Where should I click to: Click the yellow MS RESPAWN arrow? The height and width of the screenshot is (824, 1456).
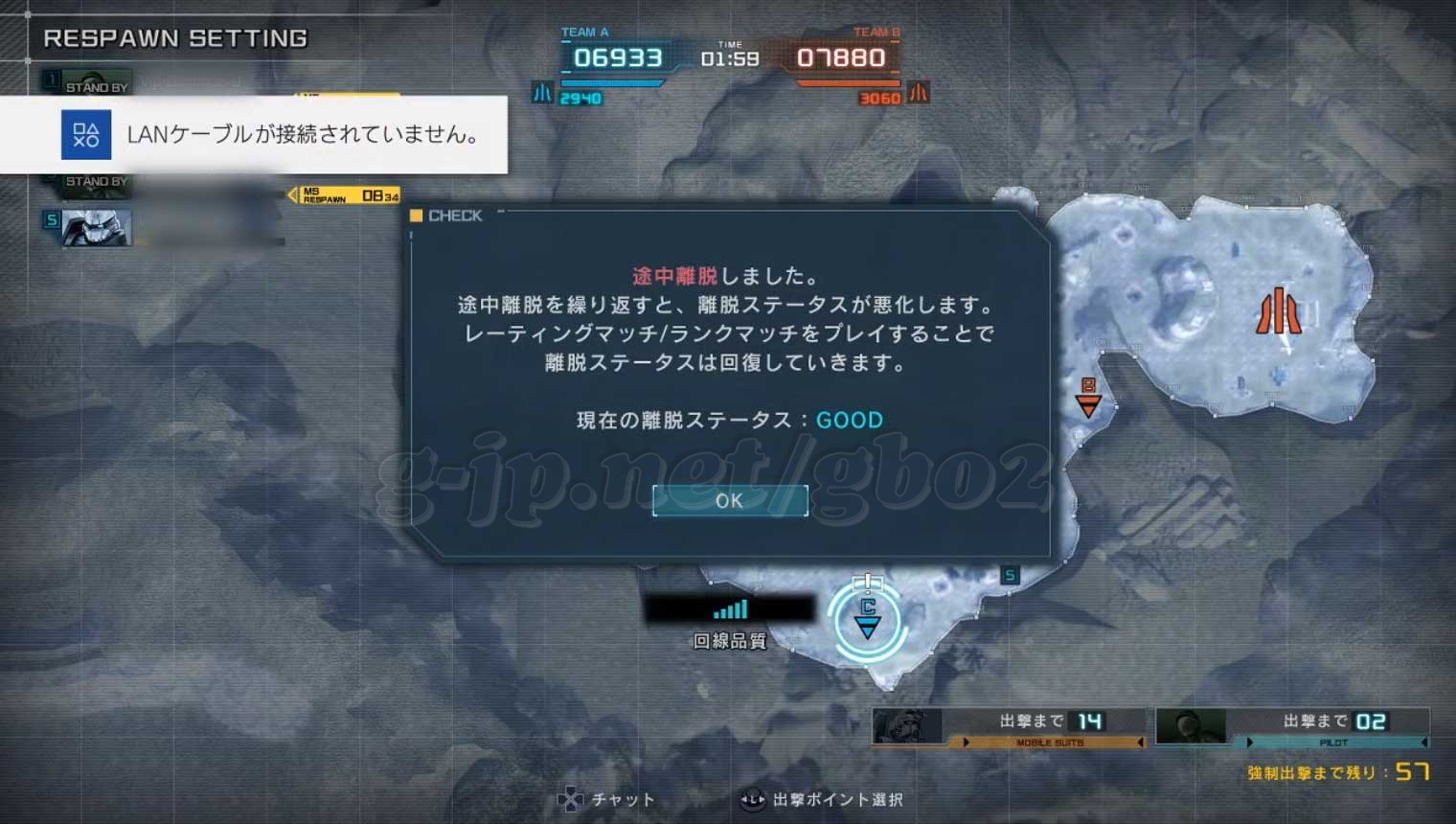pos(292,194)
